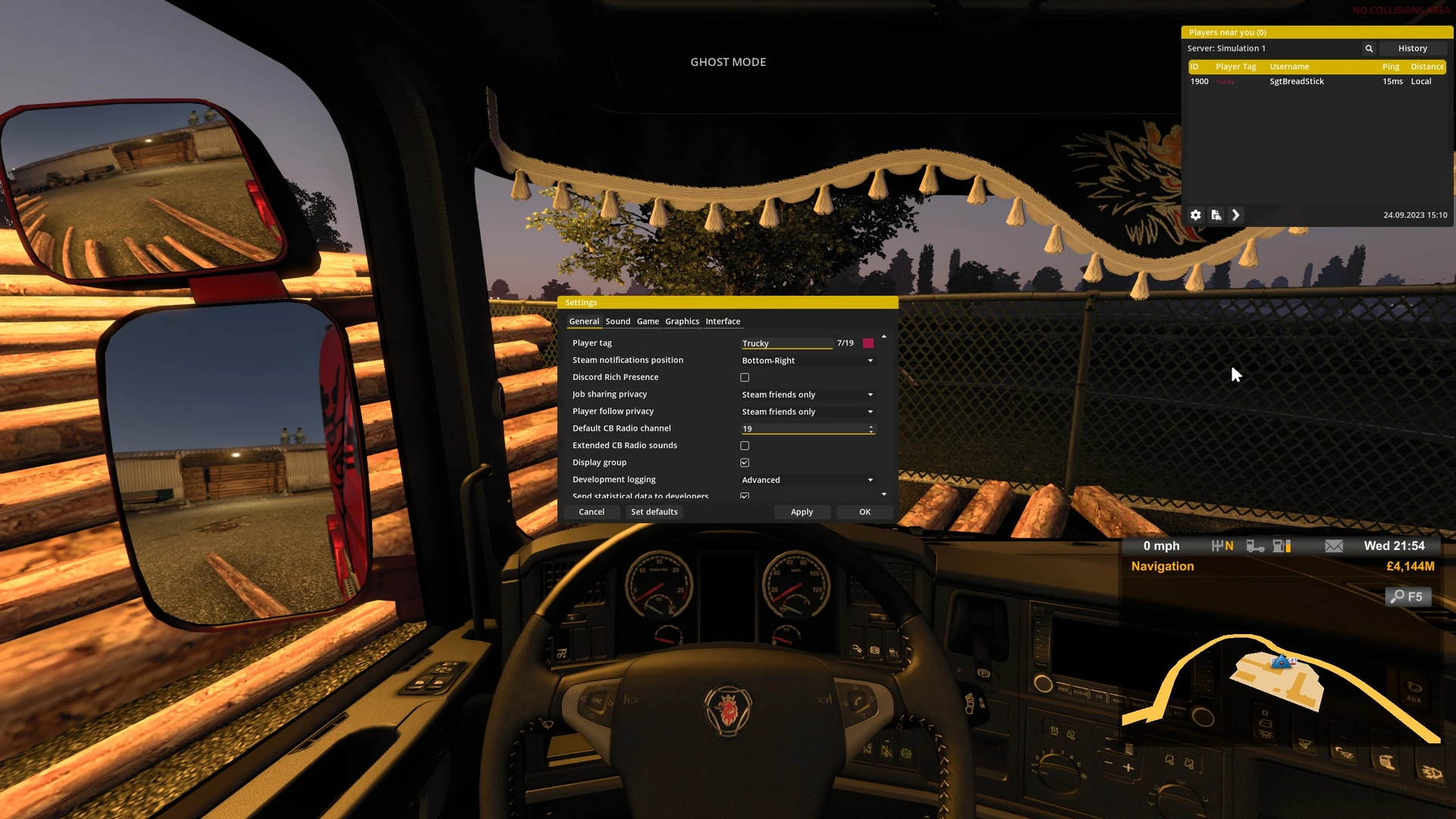Click the Player tag text field
This screenshot has height=819, width=1456.
point(786,344)
